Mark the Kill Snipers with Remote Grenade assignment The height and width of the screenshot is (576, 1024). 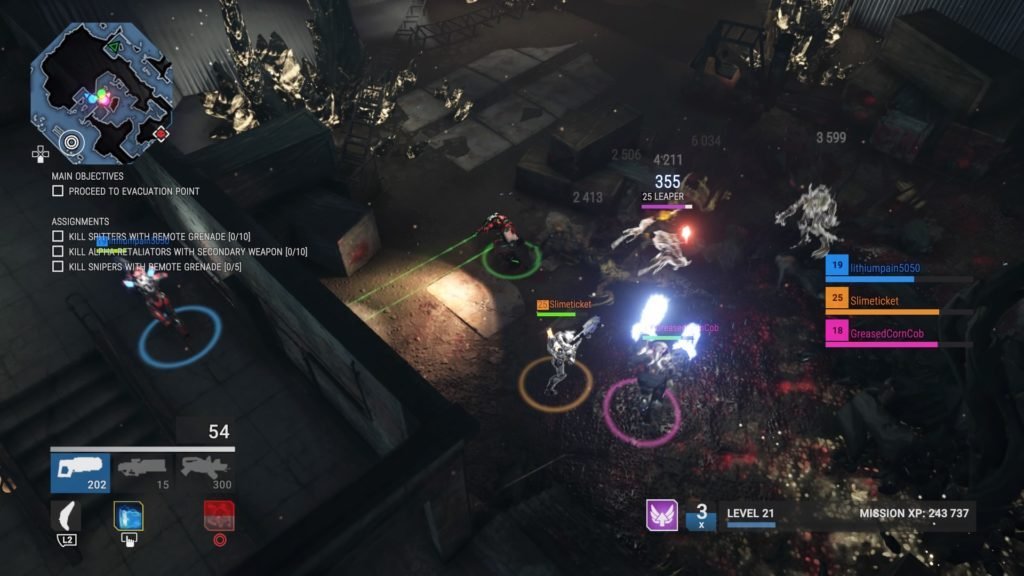point(58,267)
